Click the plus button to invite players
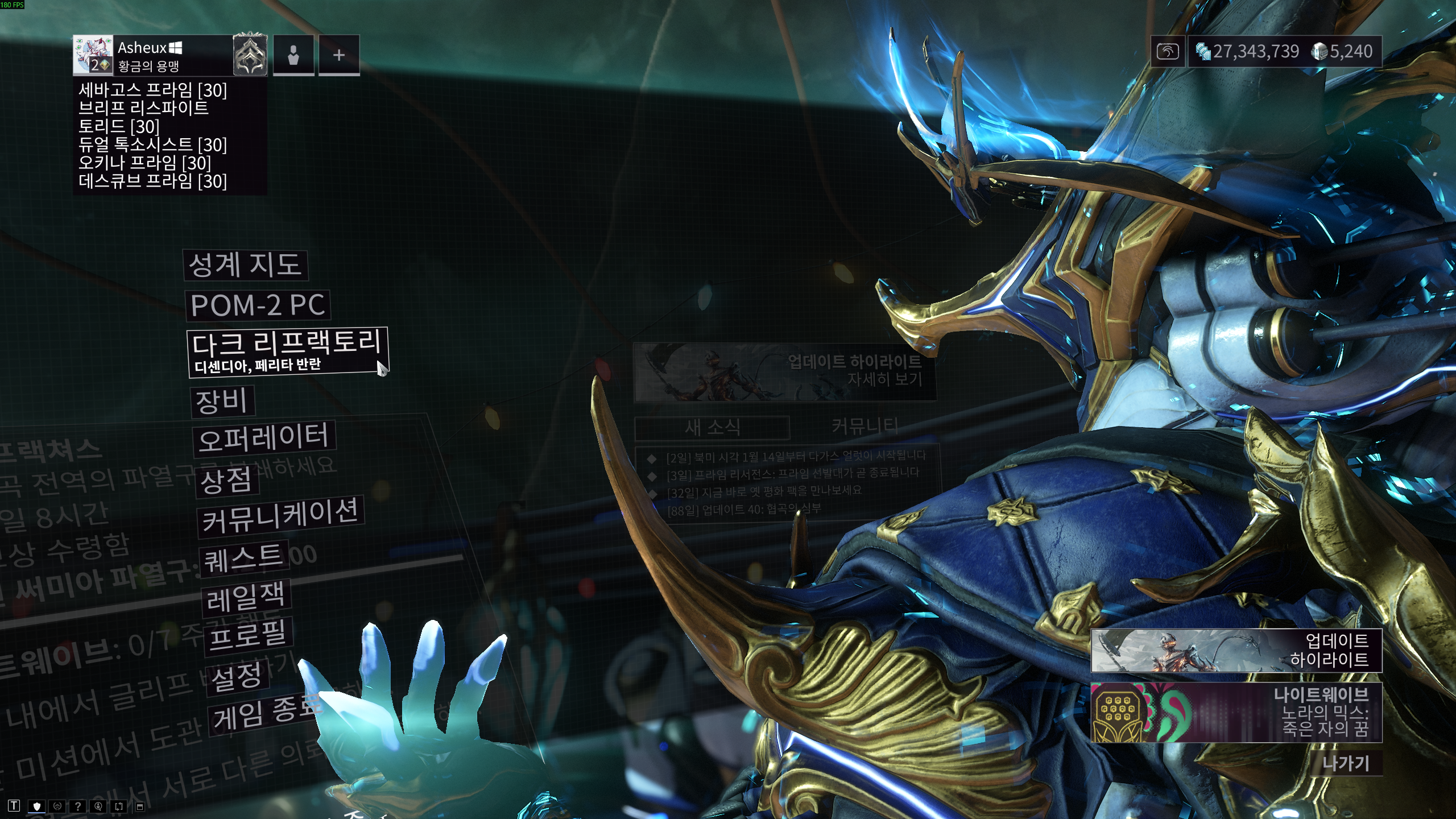The width and height of the screenshot is (1456, 819). 339,55
